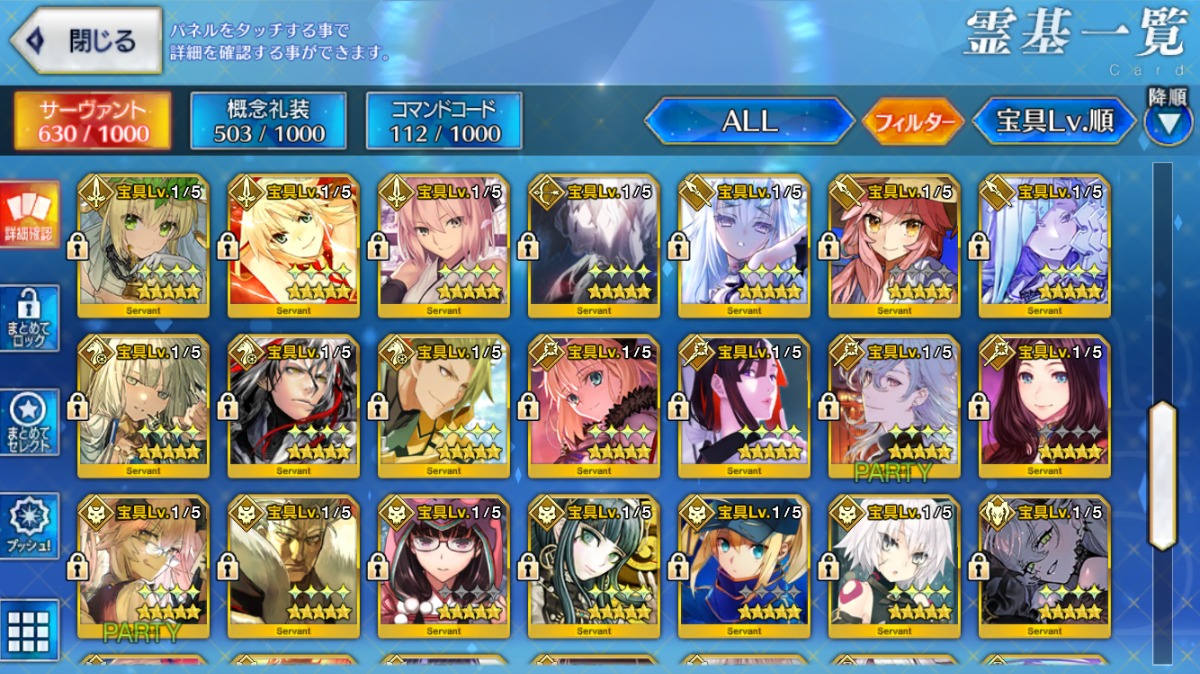
Task: Change the 宝具Lv.順 sort order
Action: coord(1054,122)
